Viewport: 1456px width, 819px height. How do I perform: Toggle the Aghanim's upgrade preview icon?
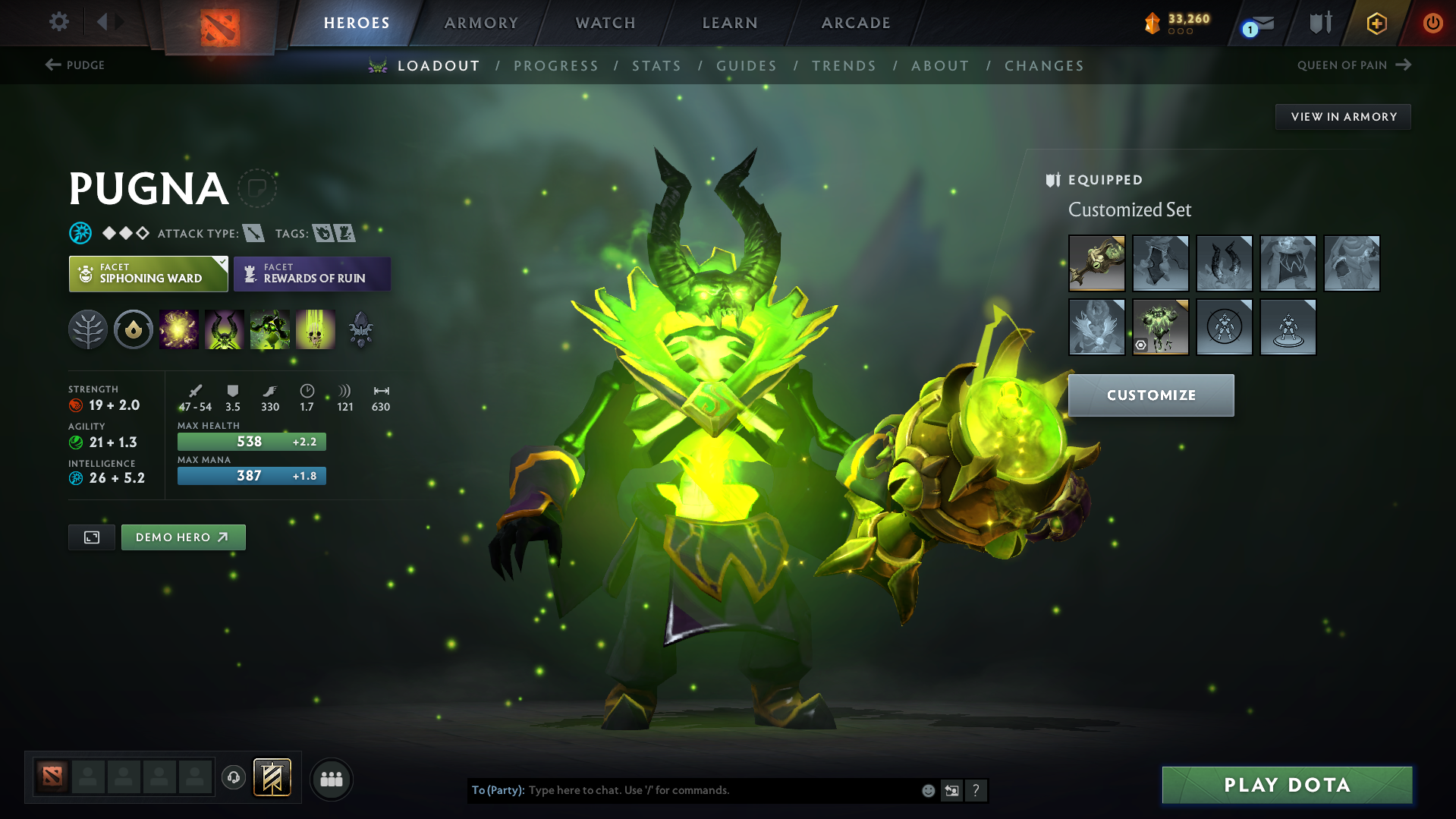coord(360,329)
